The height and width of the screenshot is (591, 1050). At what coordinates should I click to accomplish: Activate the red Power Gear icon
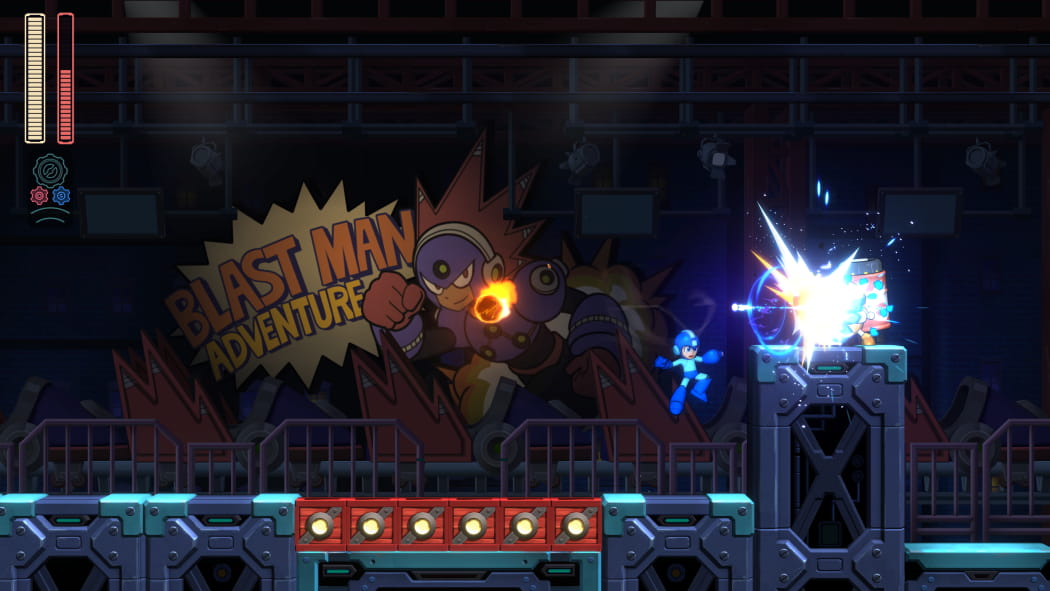[x=39, y=196]
